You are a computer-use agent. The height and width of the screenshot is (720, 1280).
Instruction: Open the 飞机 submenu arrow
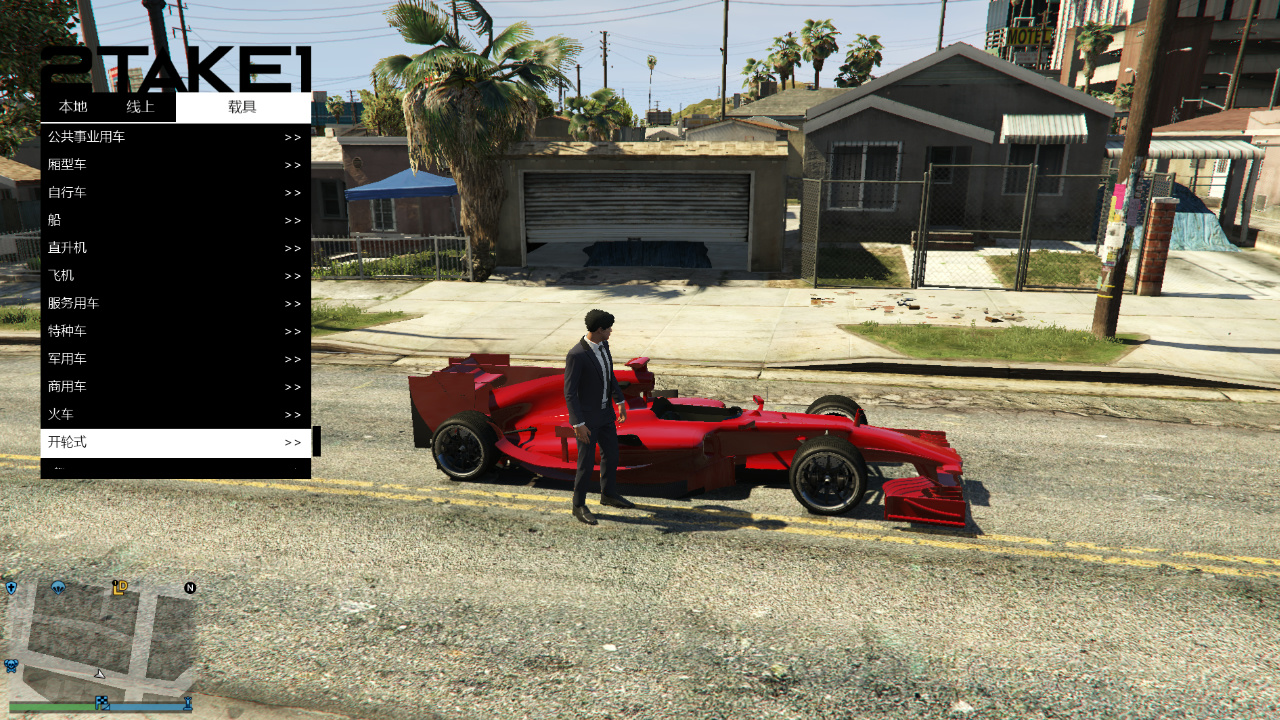292,275
